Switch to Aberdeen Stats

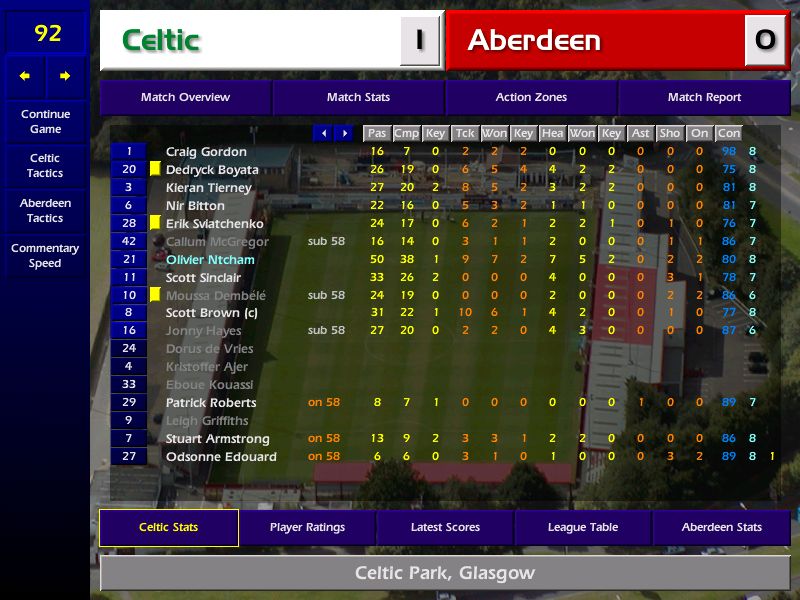pos(721,527)
